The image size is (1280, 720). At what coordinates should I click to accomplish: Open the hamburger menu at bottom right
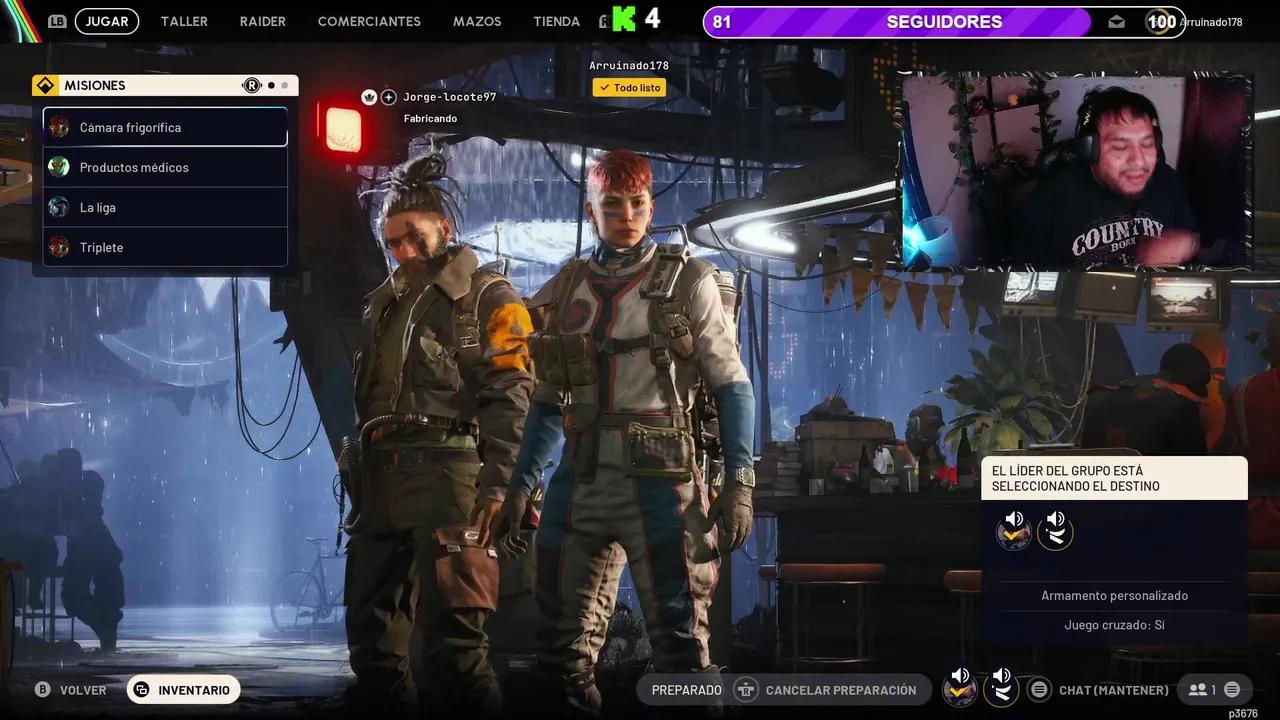1234,689
